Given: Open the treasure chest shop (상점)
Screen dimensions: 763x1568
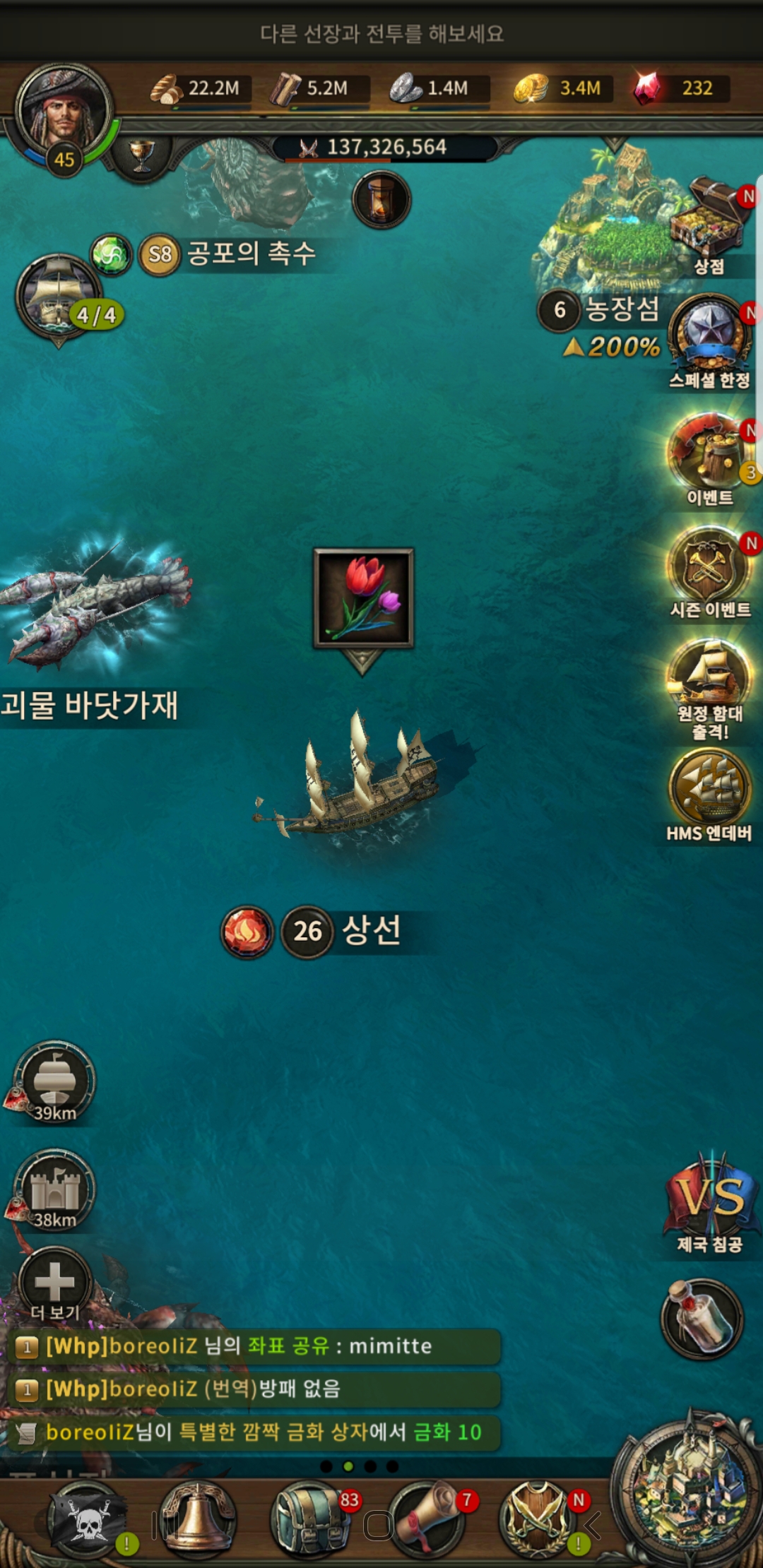Looking at the screenshot, I should coord(711,220).
